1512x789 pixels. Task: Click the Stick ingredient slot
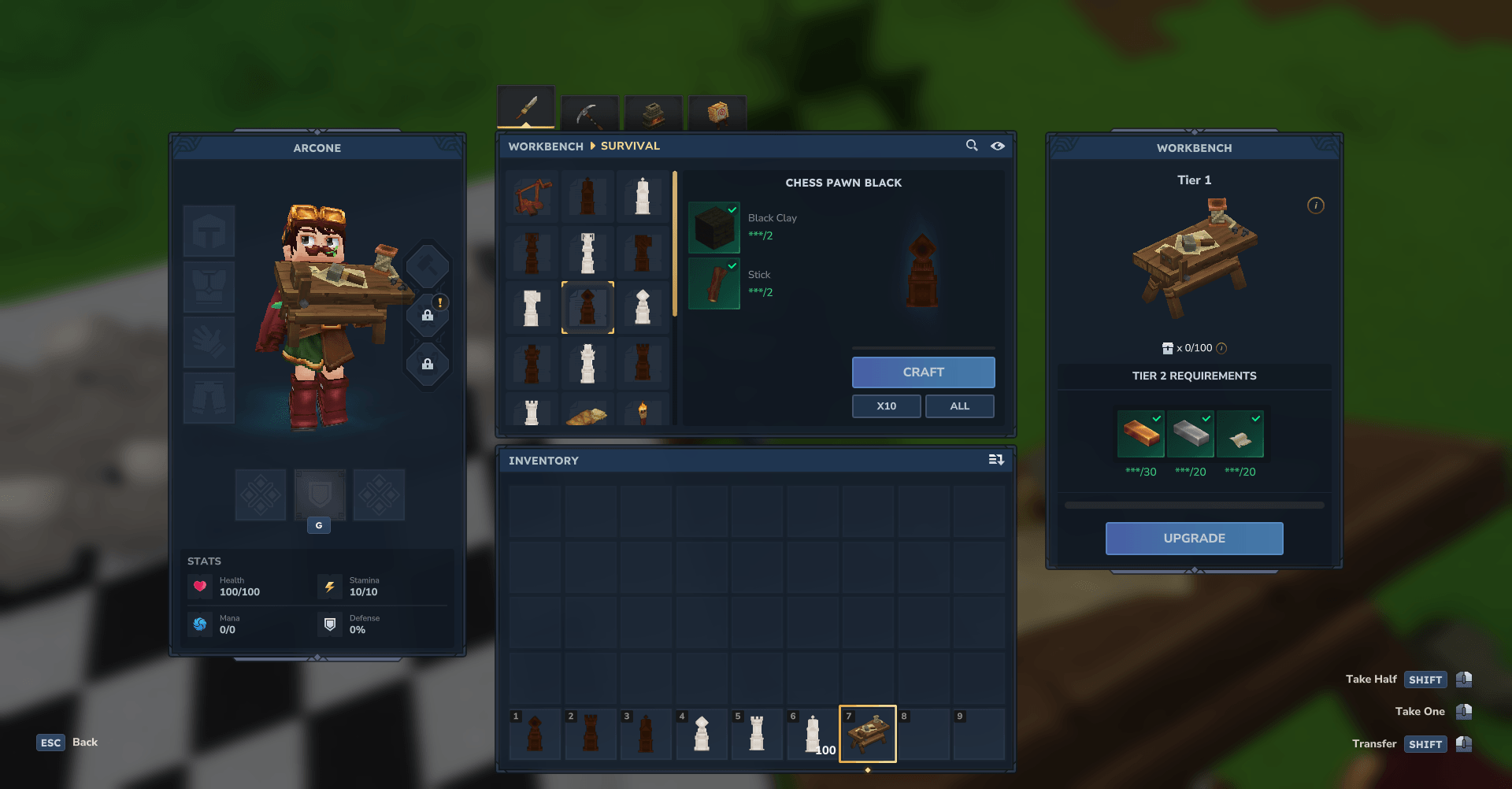[714, 284]
